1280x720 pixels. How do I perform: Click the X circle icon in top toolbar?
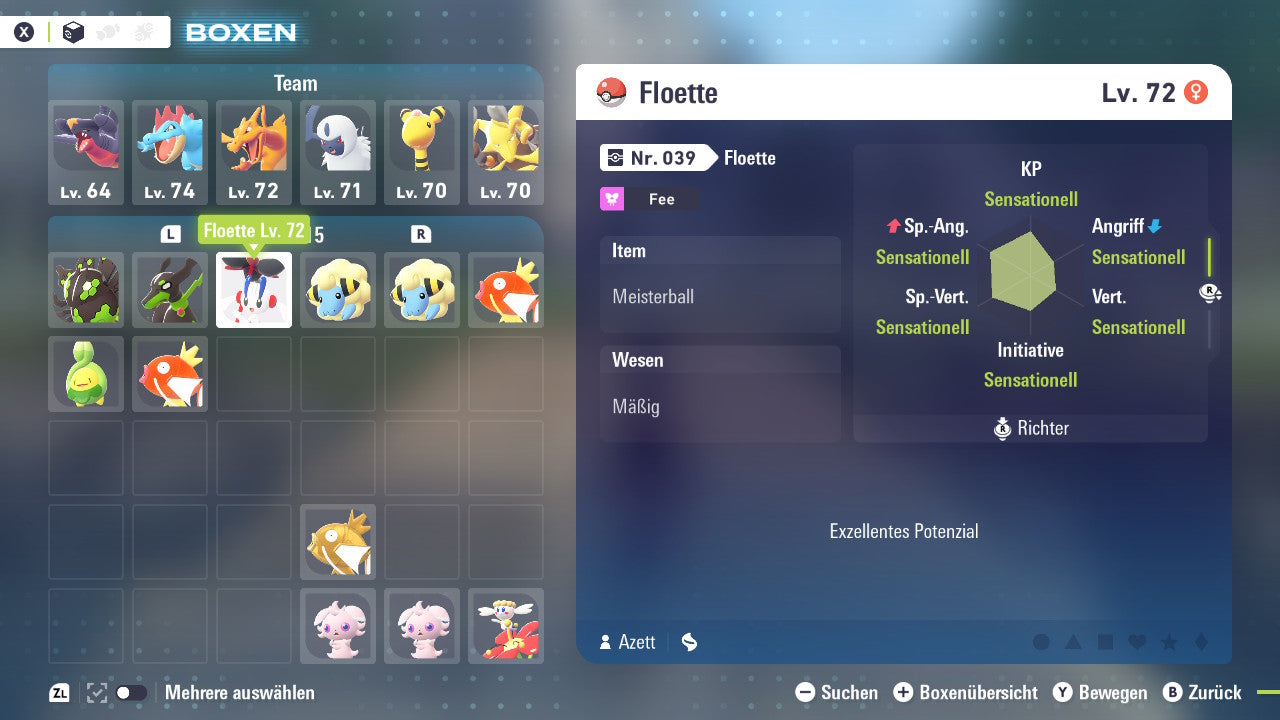coord(24,31)
